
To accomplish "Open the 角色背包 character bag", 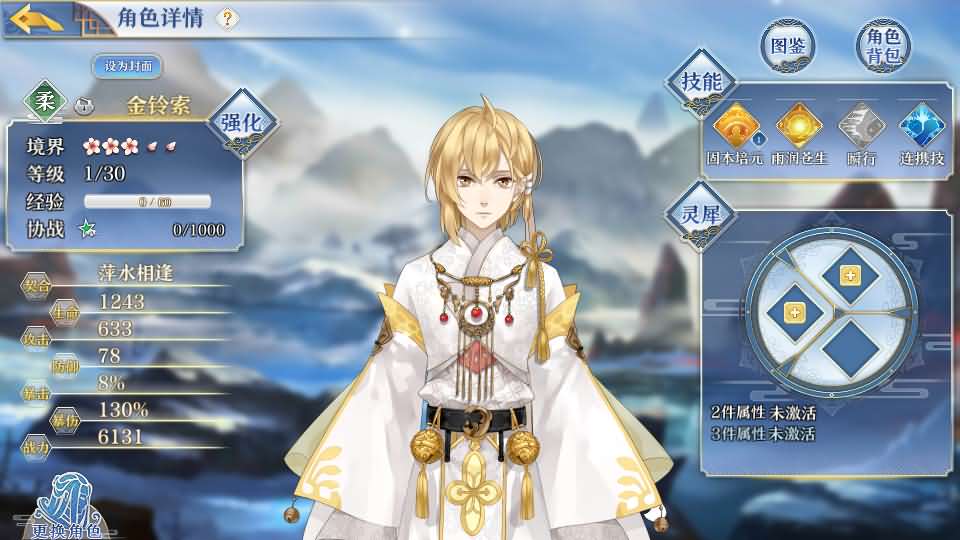I will [x=884, y=46].
